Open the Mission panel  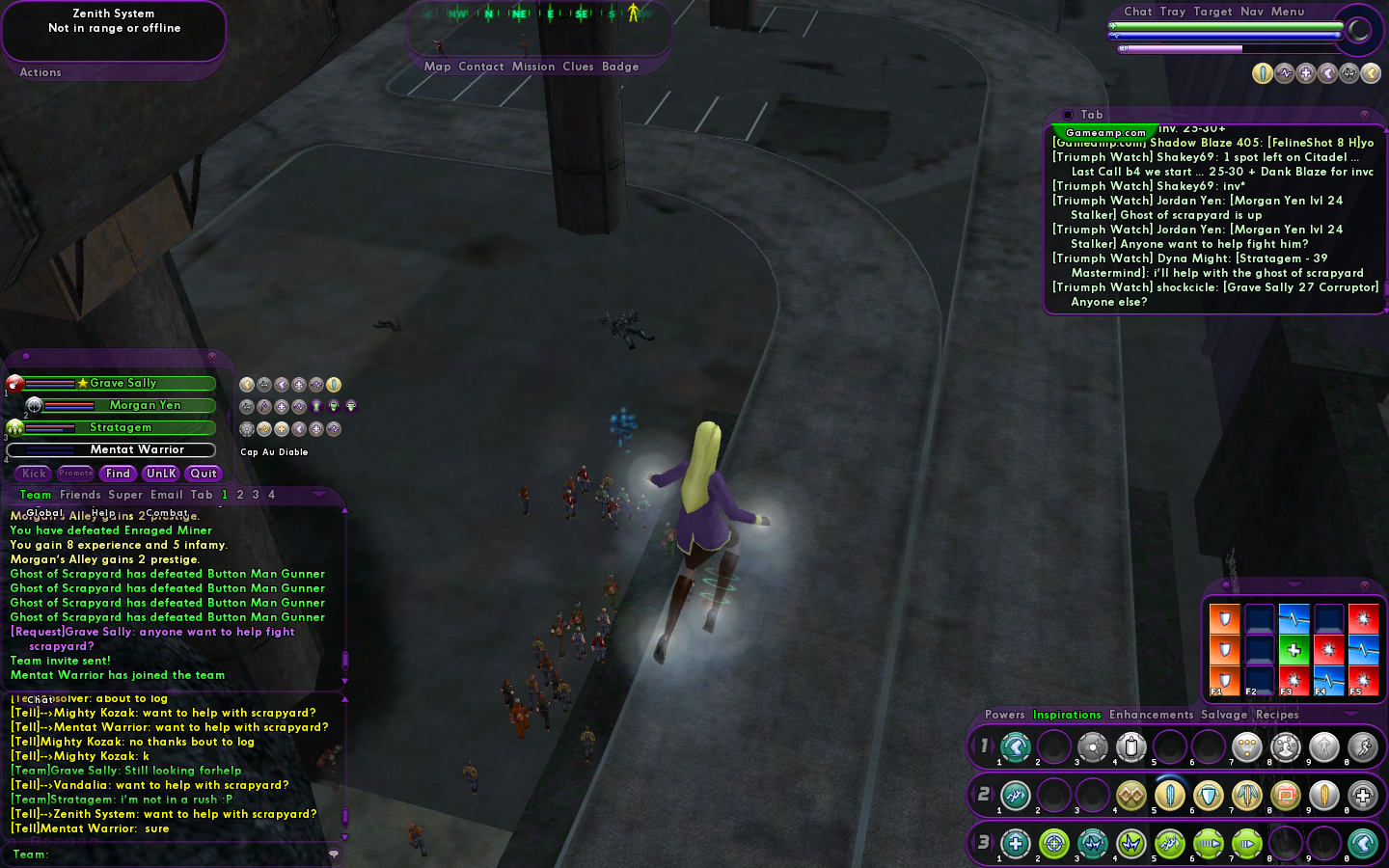tap(533, 67)
